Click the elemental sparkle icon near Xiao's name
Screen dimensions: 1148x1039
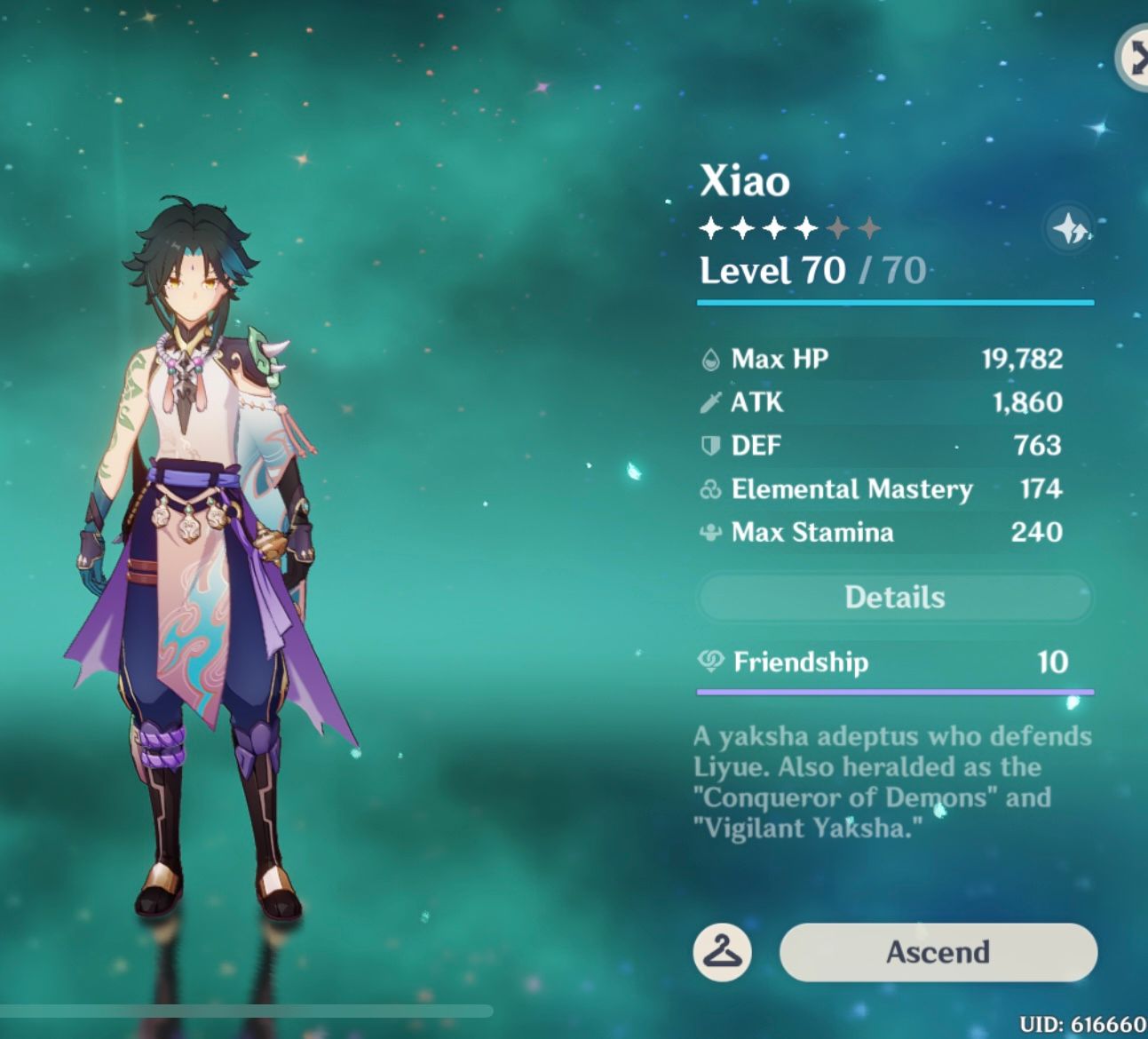1070,230
